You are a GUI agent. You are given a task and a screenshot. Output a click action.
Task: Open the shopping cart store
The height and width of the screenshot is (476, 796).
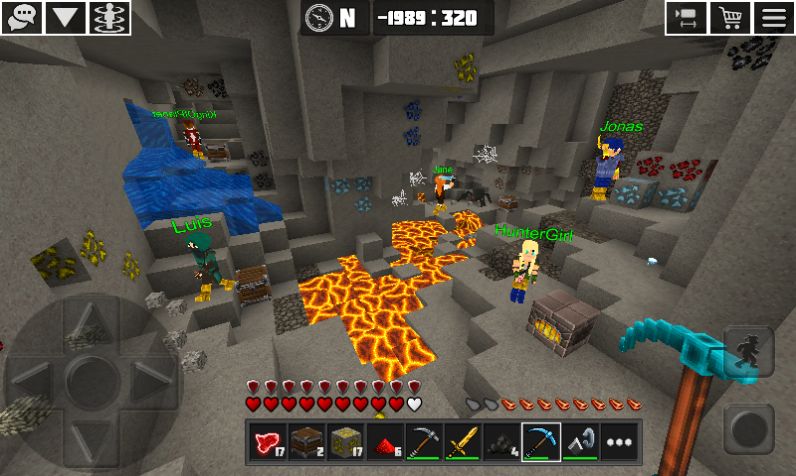click(x=730, y=17)
